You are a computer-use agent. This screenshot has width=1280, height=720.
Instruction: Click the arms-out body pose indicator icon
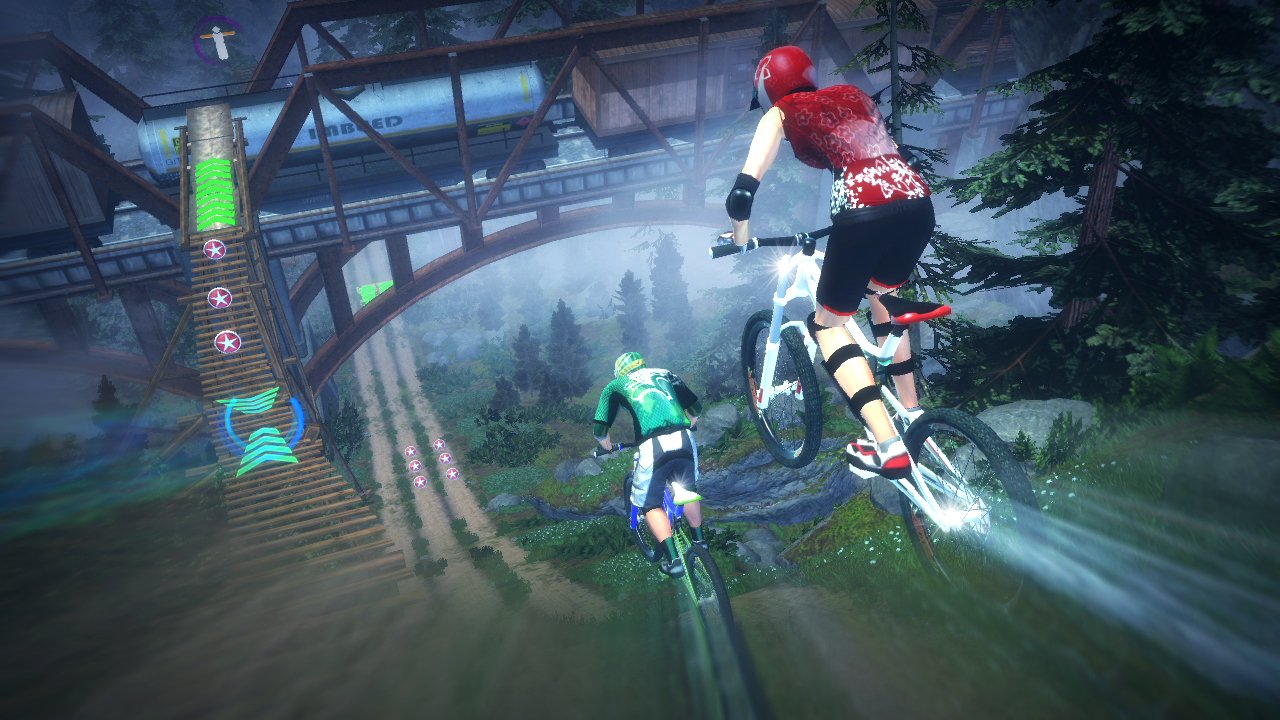(216, 40)
